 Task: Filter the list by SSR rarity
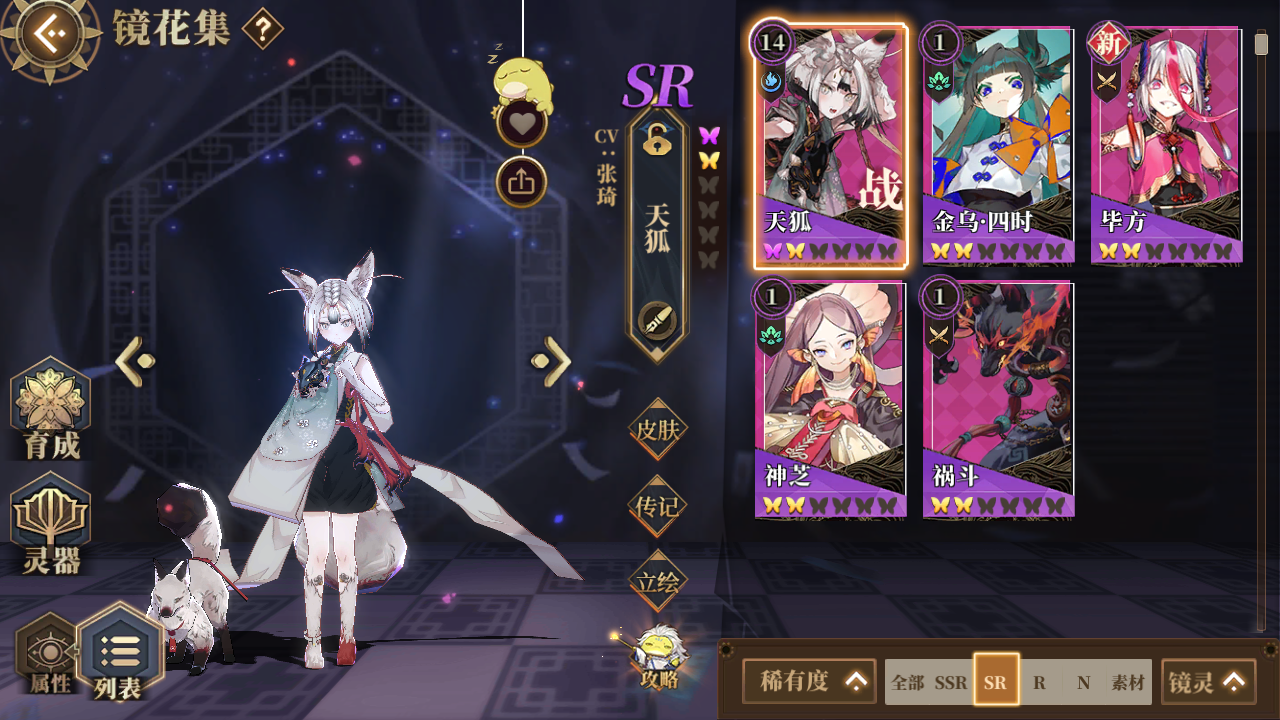pos(951,683)
